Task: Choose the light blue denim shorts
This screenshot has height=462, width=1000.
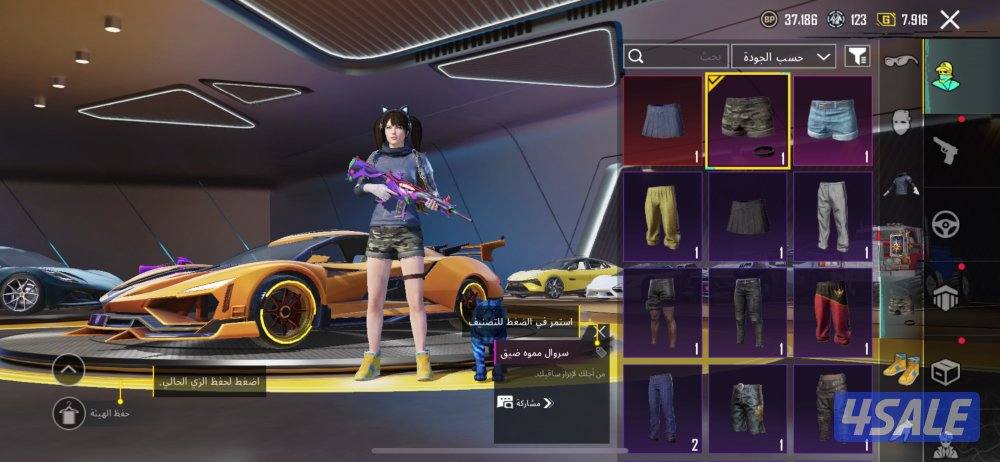Action: click(x=833, y=120)
